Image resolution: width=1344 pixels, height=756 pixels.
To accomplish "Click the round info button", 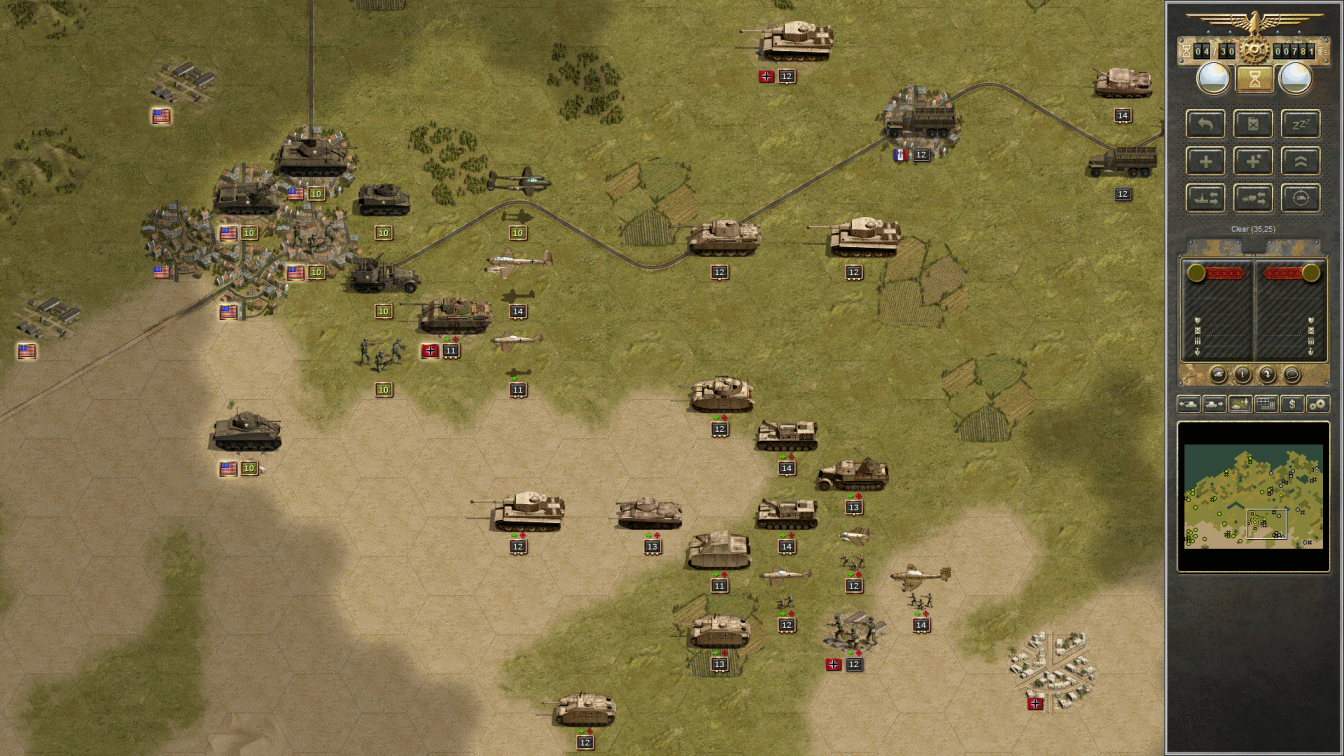I will coord(1242,375).
